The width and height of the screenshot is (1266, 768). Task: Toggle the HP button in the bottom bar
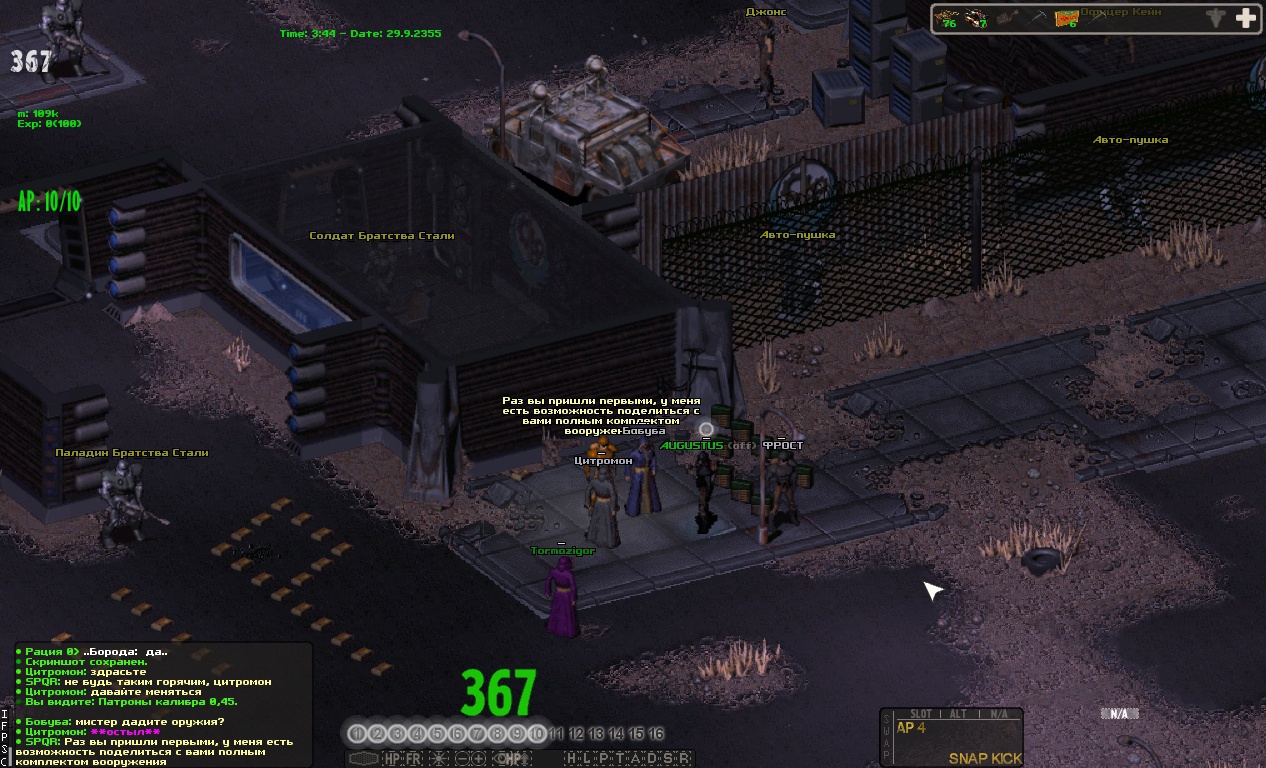[392, 759]
